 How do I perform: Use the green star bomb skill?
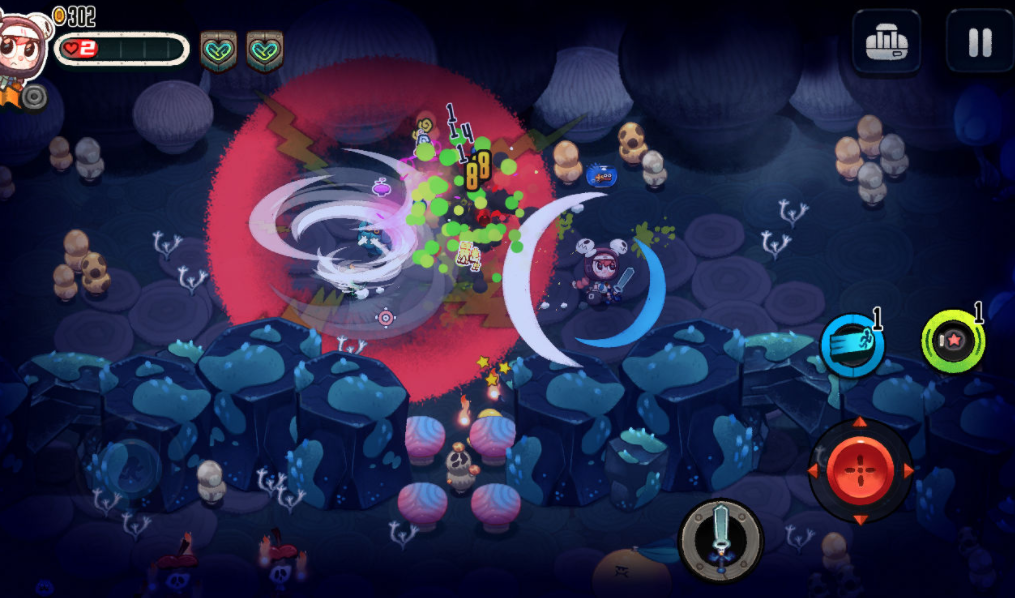coord(952,343)
